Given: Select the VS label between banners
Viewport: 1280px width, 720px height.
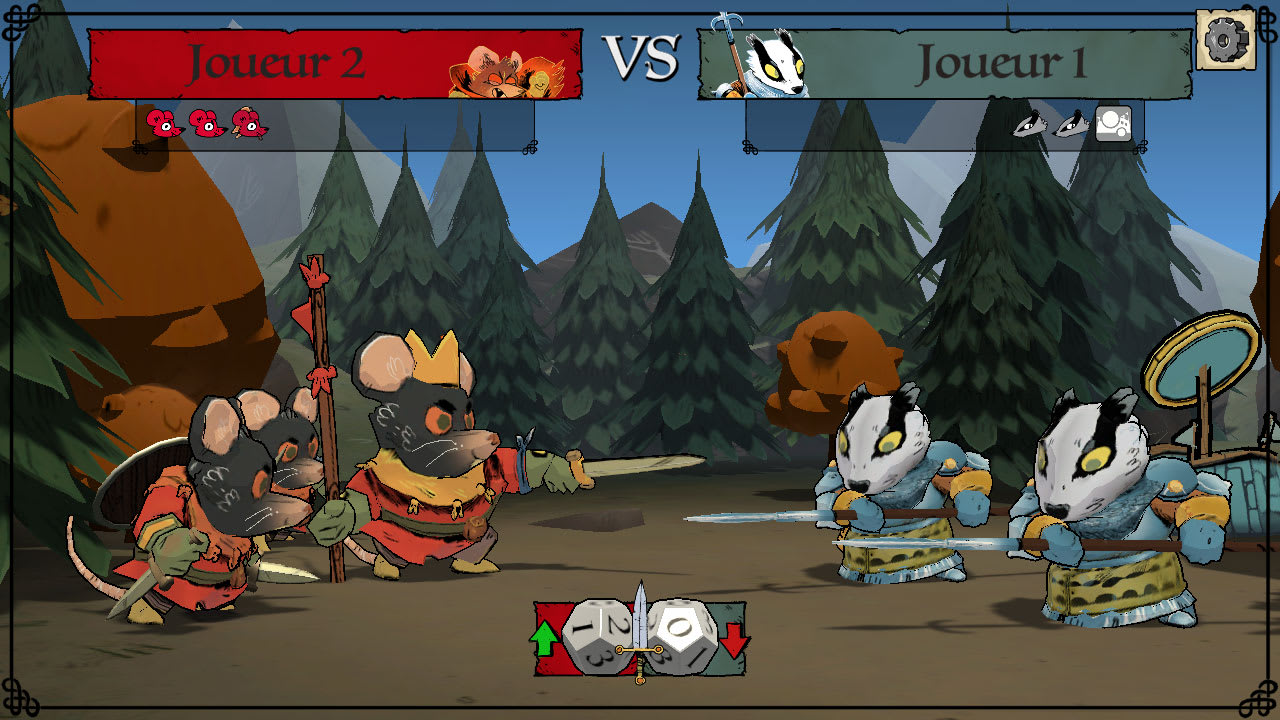Looking at the screenshot, I should pyautogui.click(x=640, y=58).
